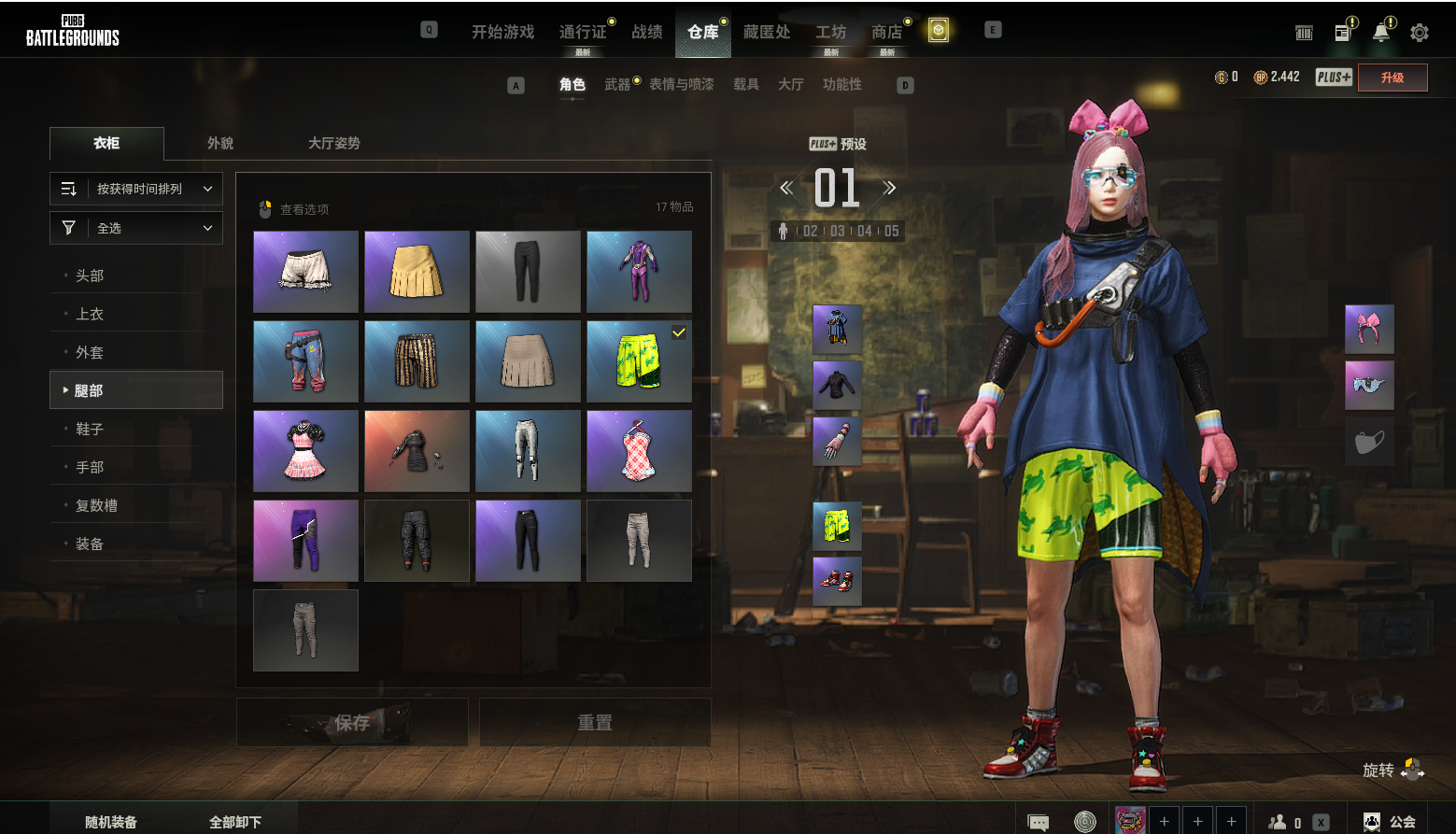Select the equipped pink bow headwear slot

coord(1369,330)
